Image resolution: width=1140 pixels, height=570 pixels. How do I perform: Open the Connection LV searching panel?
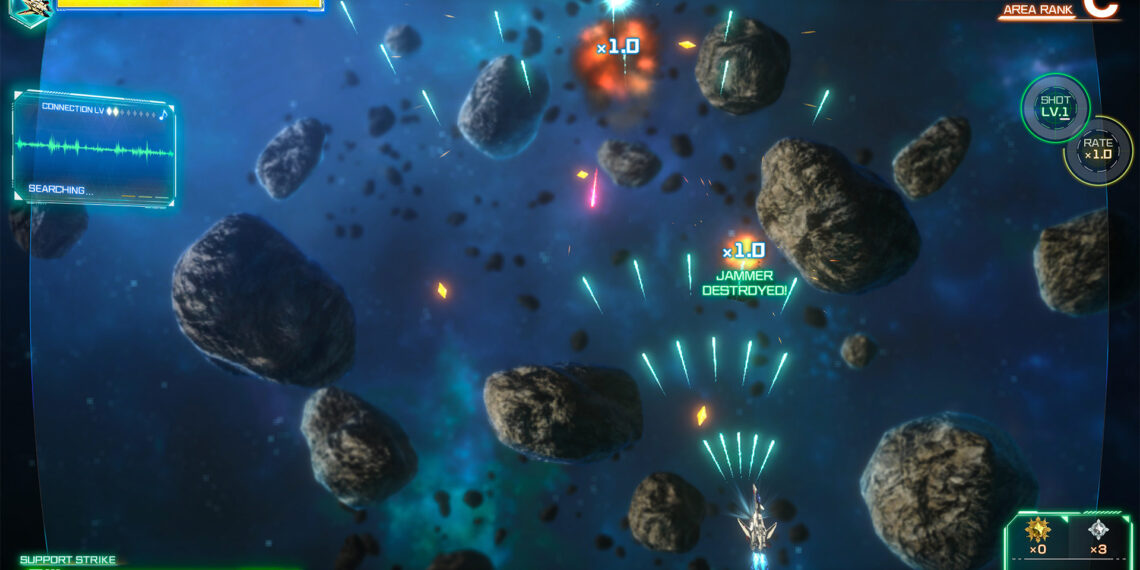tap(95, 150)
